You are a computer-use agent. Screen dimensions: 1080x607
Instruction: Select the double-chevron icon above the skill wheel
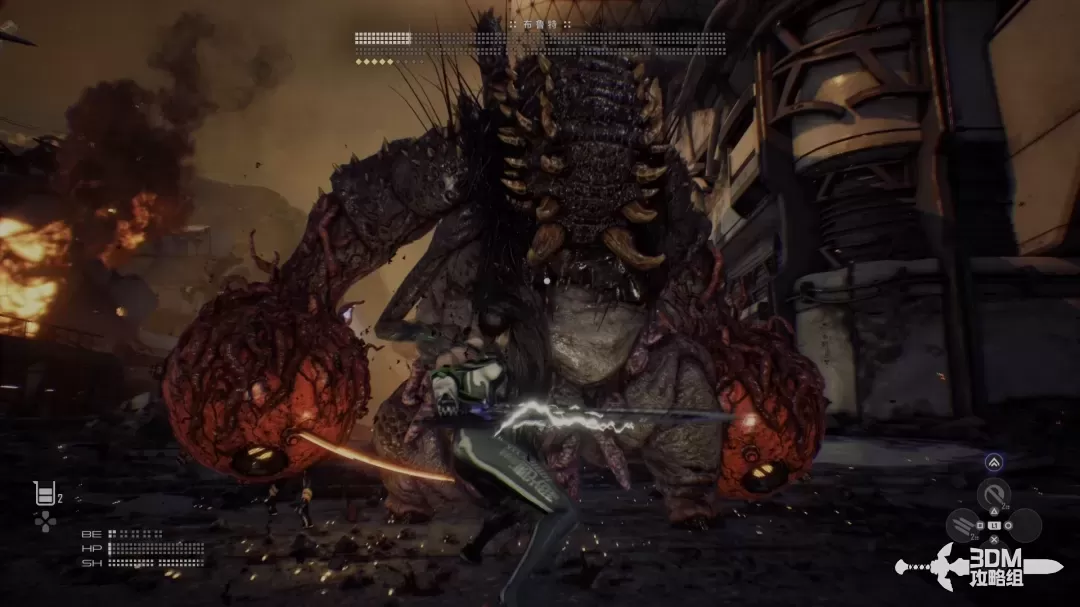[994, 462]
